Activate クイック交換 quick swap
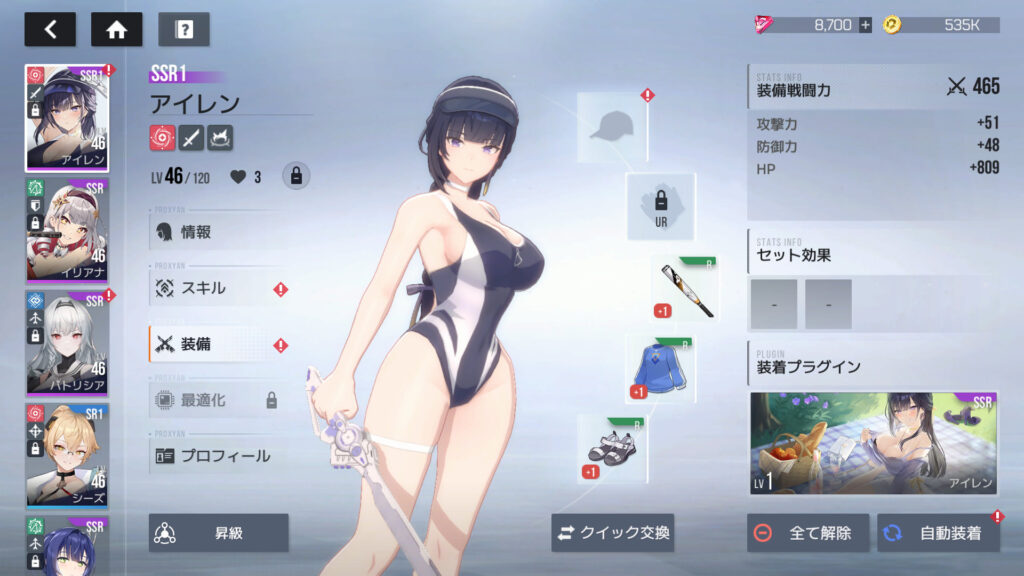The height and width of the screenshot is (576, 1024). coord(612,533)
